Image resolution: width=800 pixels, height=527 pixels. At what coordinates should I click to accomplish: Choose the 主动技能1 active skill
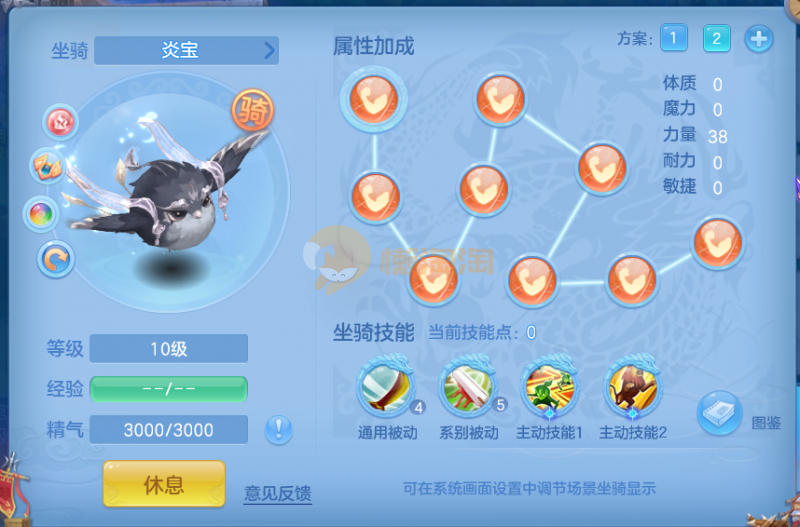550,387
